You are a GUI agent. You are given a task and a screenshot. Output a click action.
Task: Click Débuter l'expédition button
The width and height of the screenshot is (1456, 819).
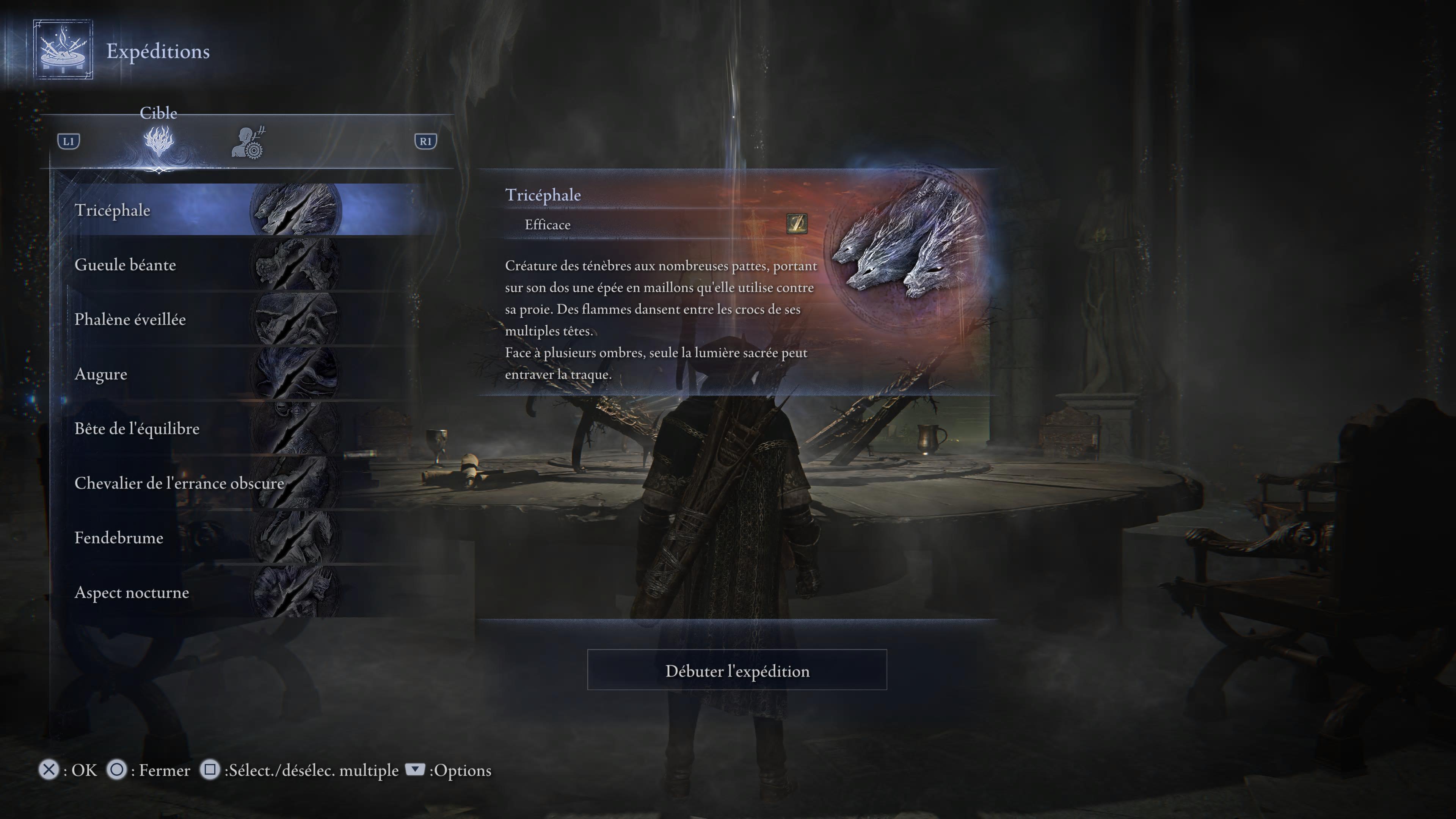coord(736,670)
